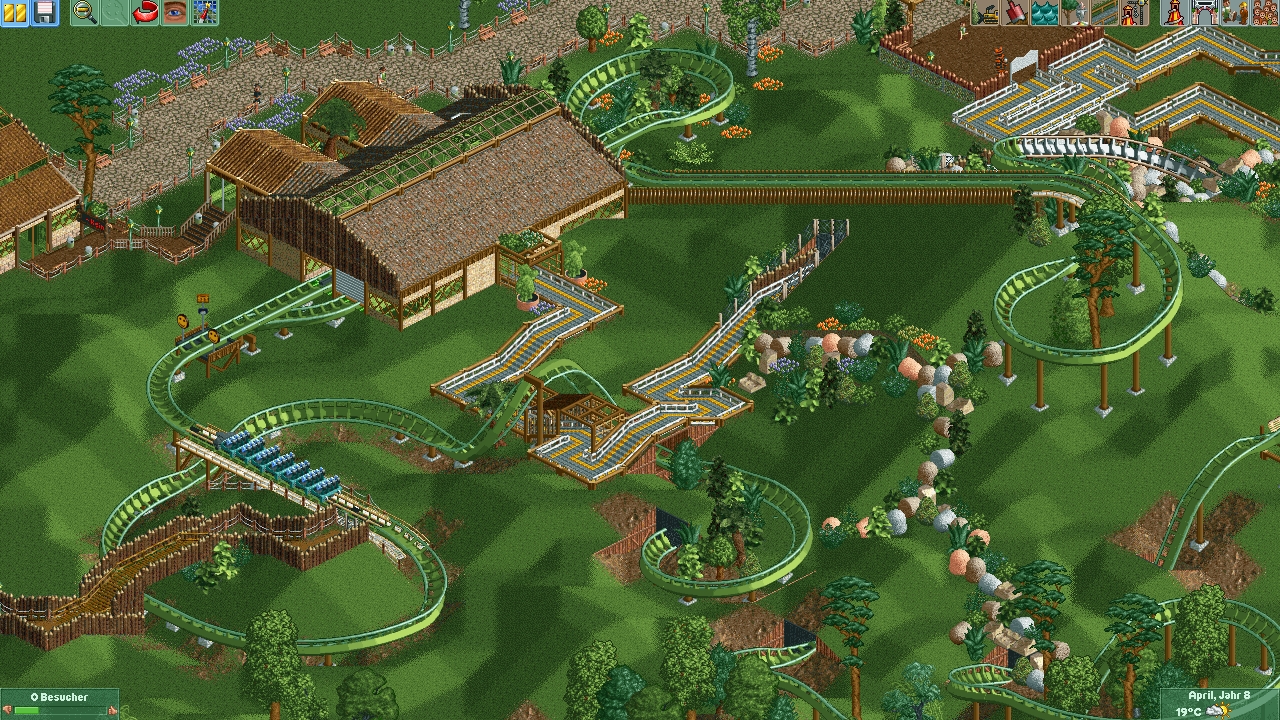Show the park map window

(204, 12)
